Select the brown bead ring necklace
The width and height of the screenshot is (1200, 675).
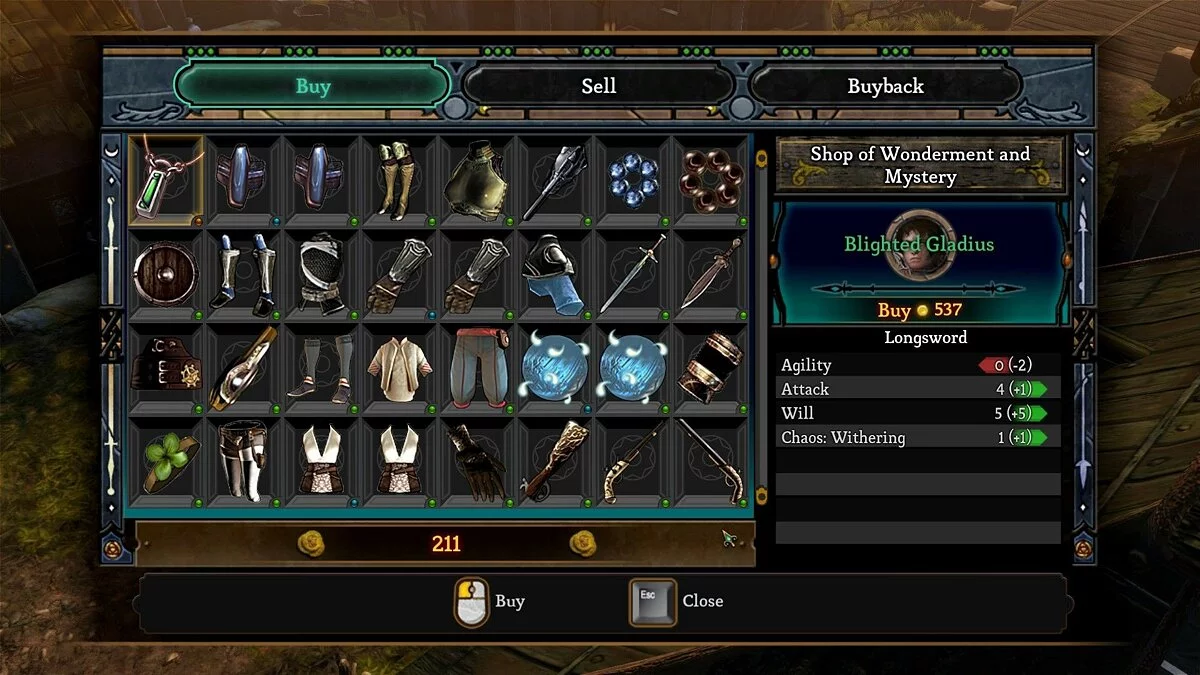[712, 180]
